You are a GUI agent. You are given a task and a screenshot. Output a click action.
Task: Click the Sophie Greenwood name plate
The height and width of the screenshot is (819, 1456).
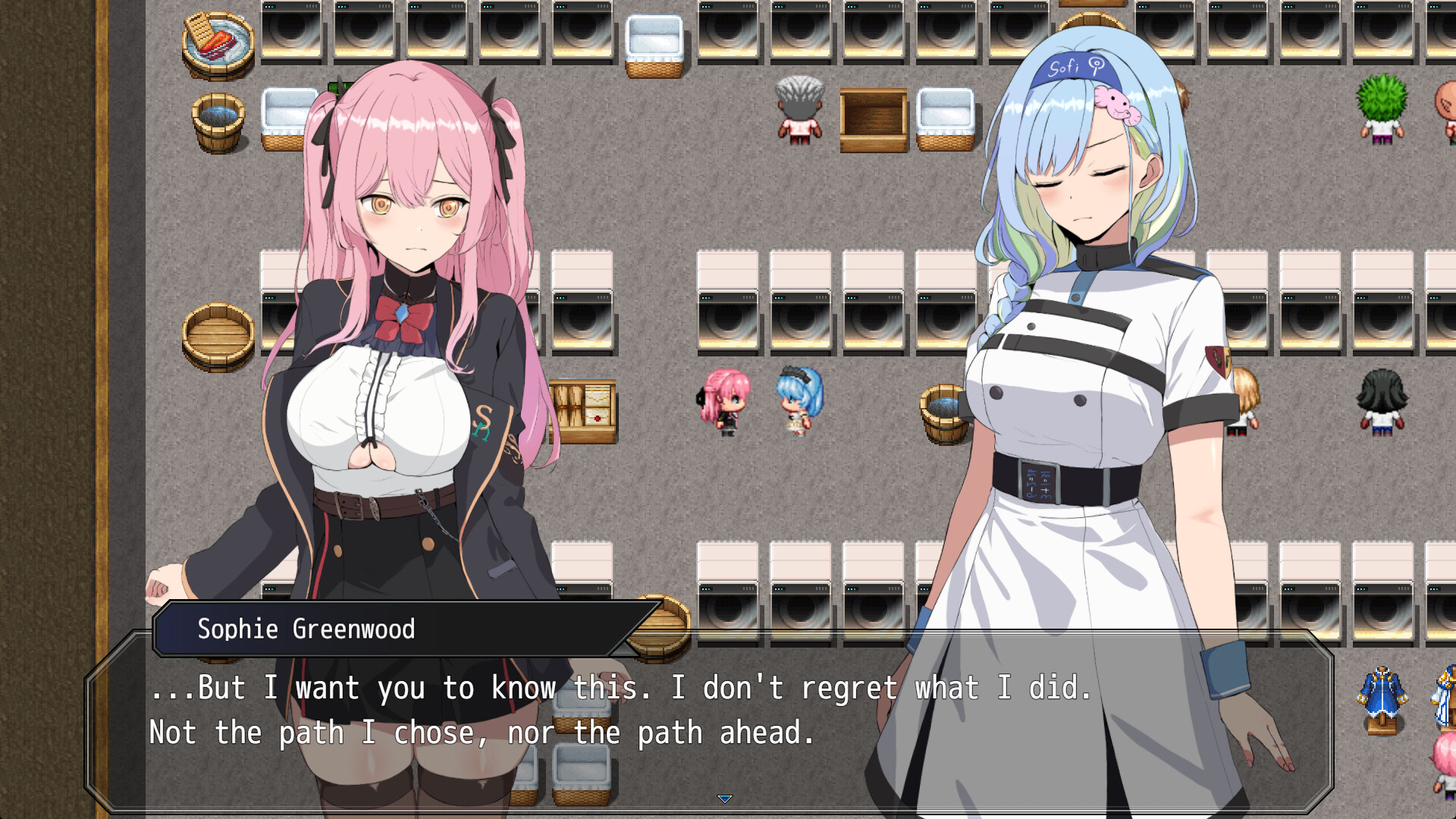click(306, 629)
